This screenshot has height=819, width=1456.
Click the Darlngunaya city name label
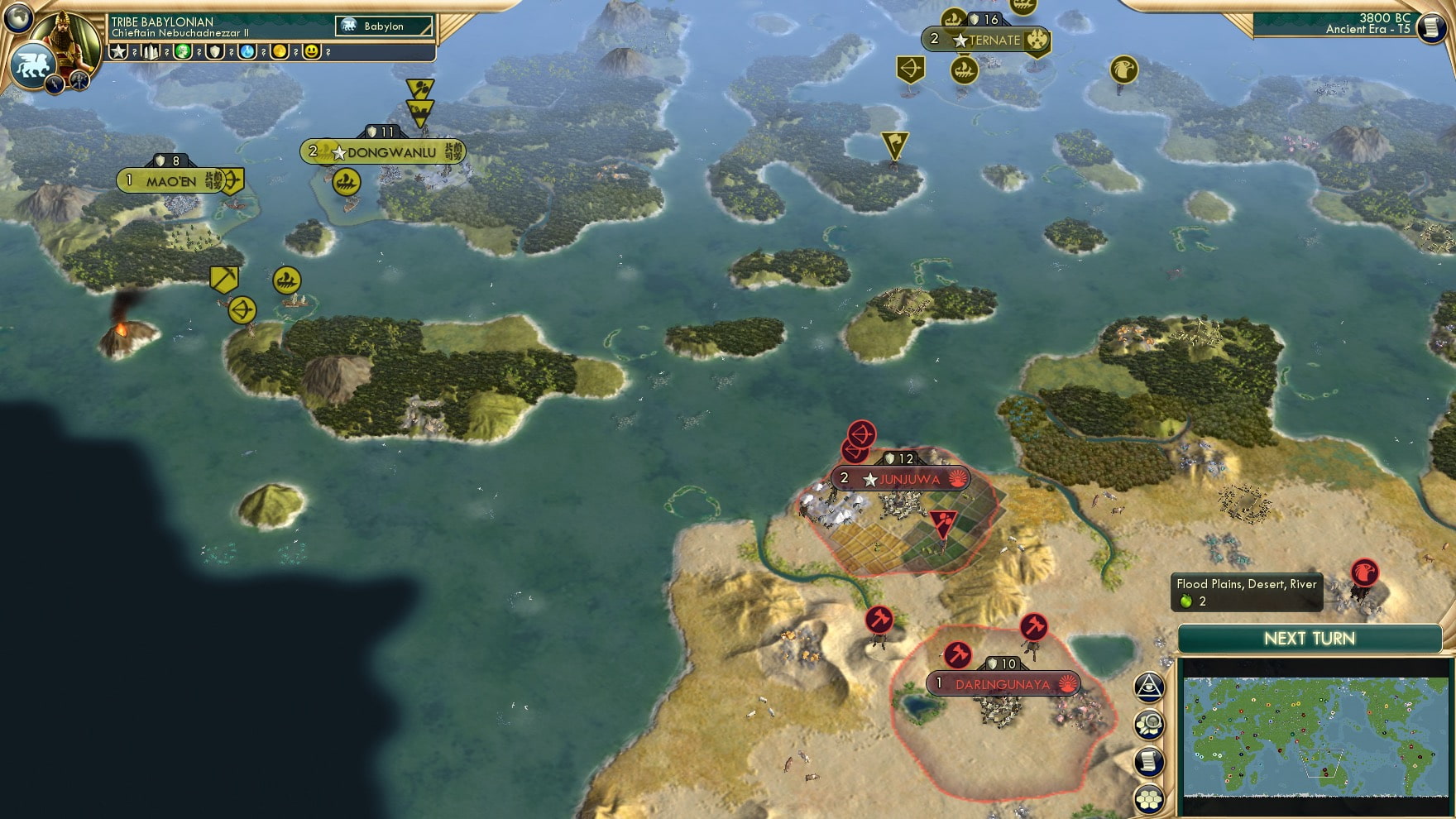pyautogui.click(x=1004, y=683)
